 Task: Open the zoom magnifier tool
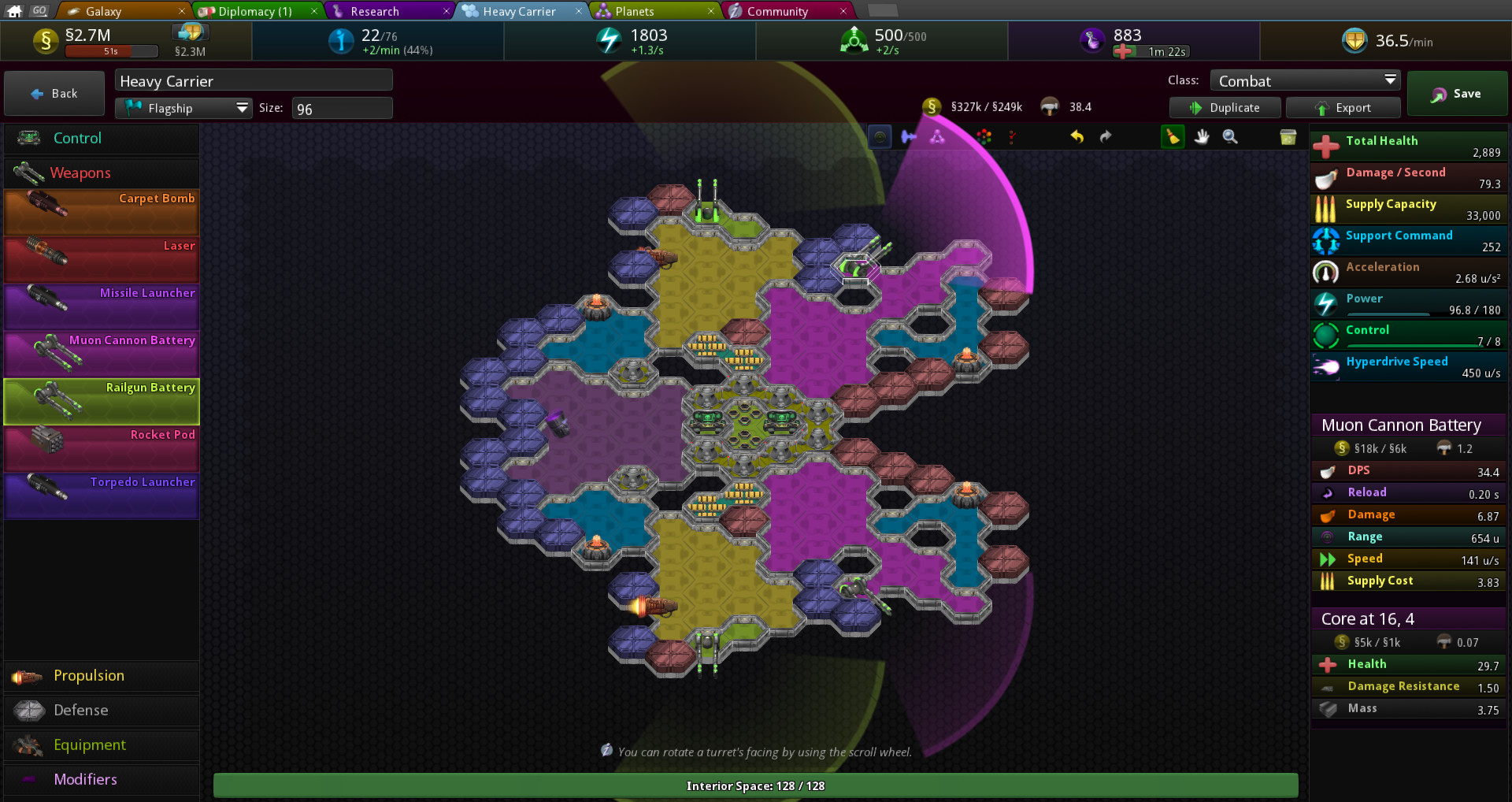[1229, 136]
